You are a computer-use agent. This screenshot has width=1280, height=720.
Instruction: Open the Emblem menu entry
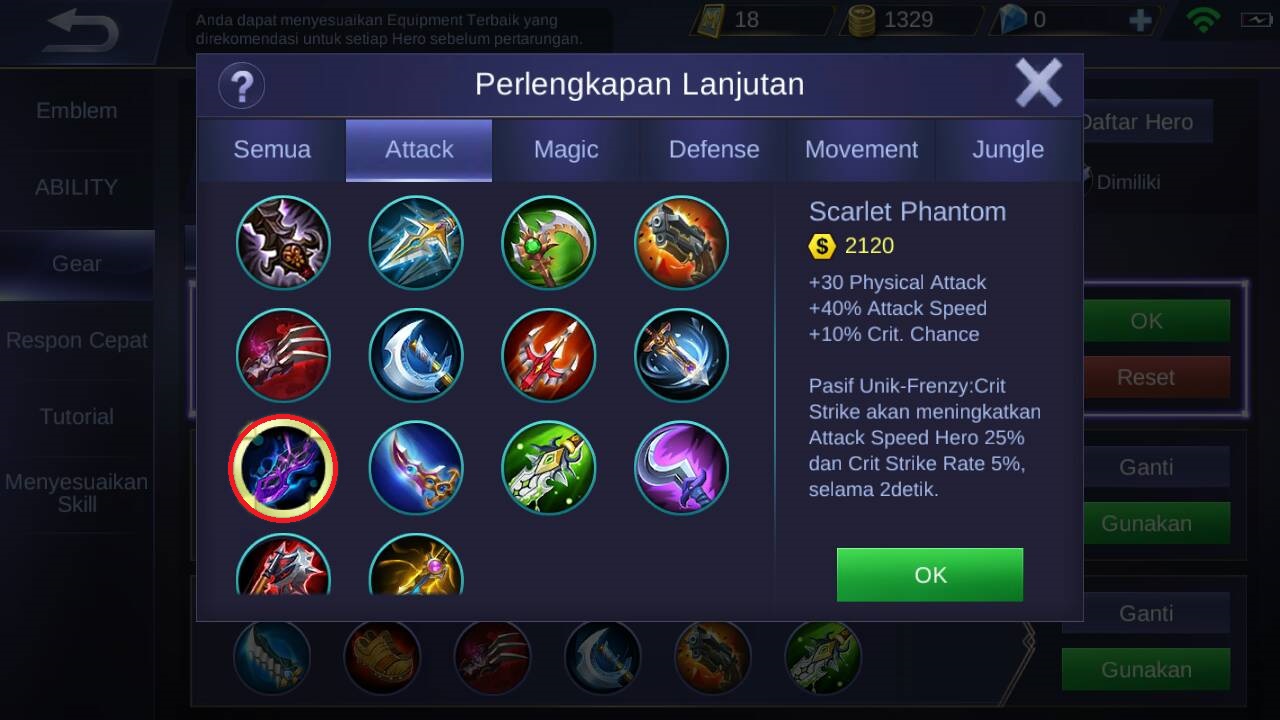pos(77,111)
